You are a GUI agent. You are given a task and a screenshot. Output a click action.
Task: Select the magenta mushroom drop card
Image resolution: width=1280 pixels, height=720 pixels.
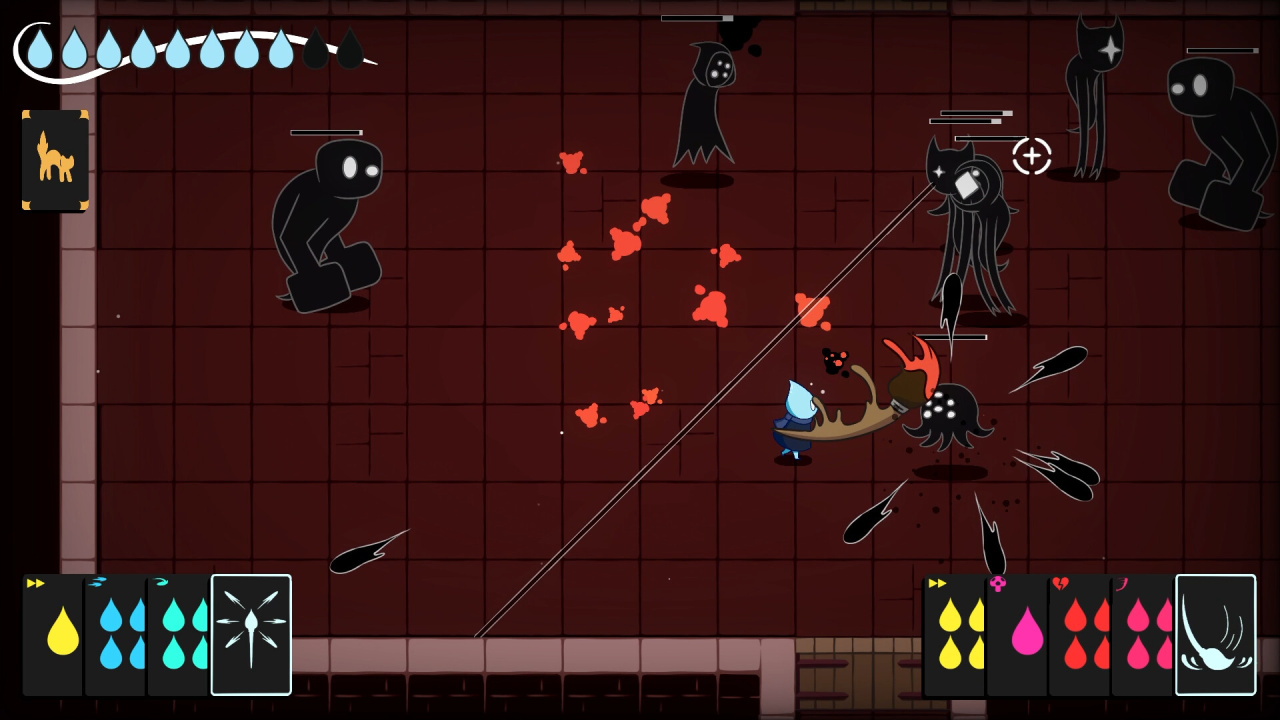(x=1017, y=635)
